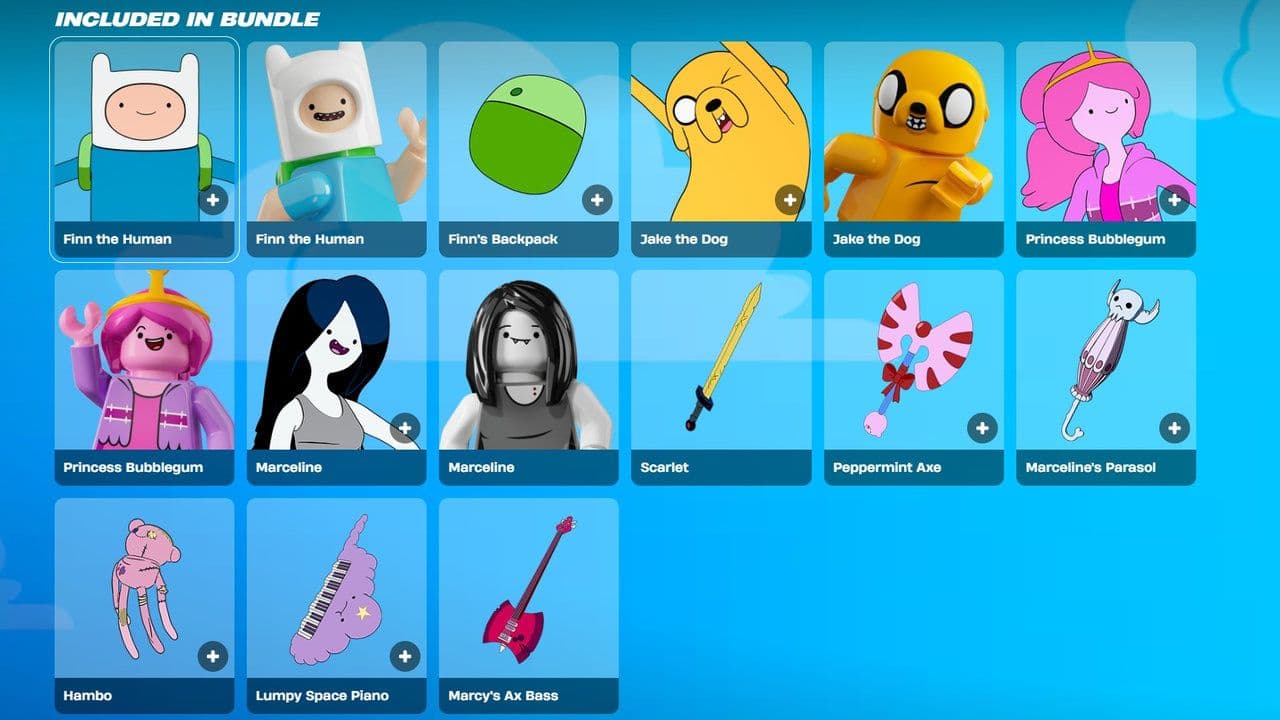
Task: Click the plus icon on cartoon Jake the Dog
Action: [788, 198]
